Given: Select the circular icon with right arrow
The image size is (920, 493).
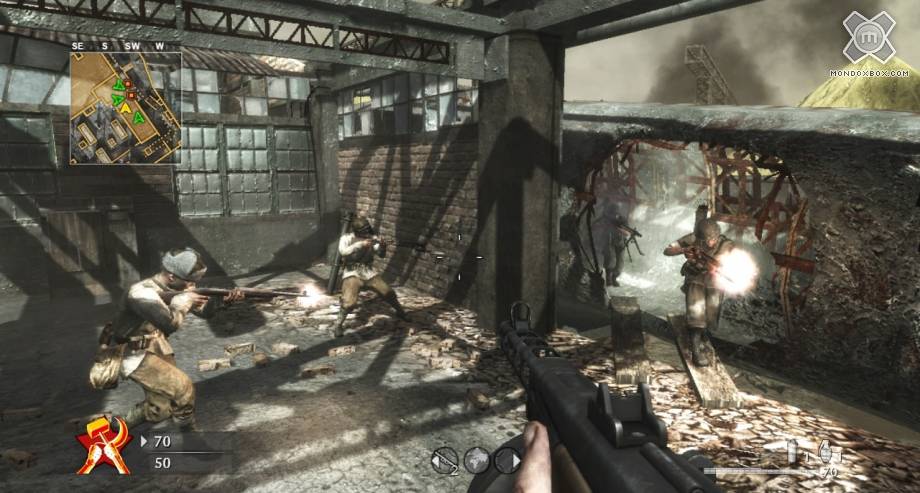Looking at the screenshot, I should tap(508, 459).
